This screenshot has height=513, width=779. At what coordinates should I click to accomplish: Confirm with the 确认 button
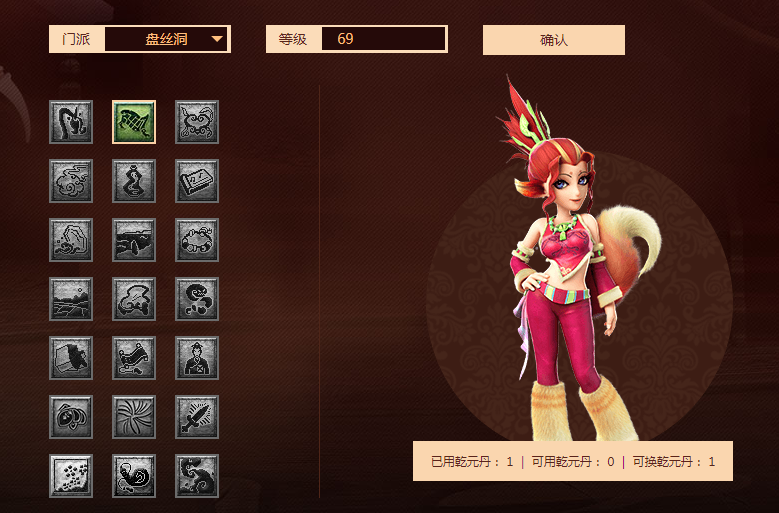[553, 40]
